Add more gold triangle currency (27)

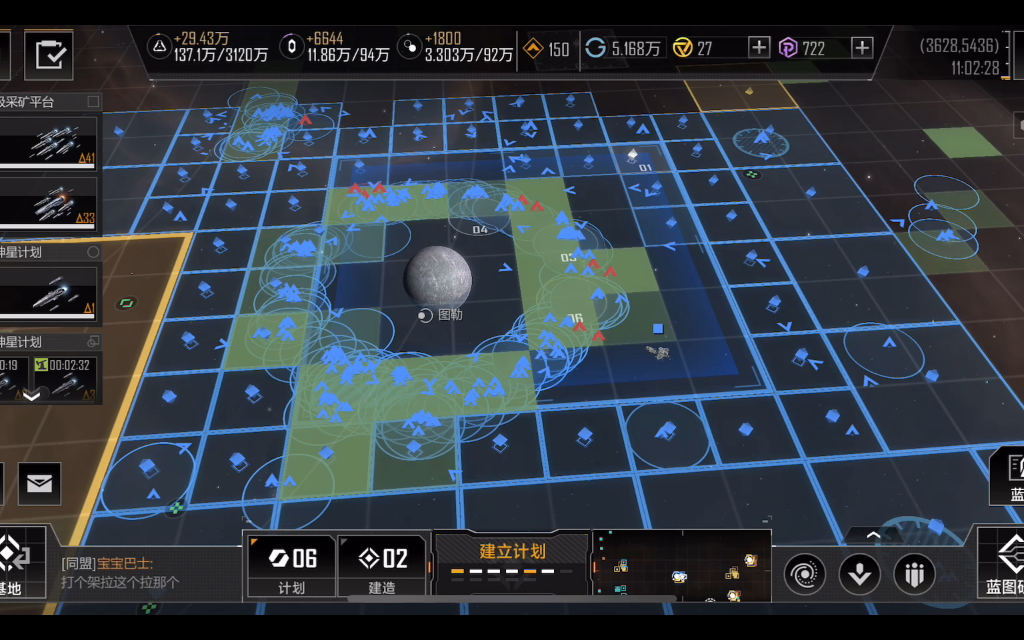[759, 47]
